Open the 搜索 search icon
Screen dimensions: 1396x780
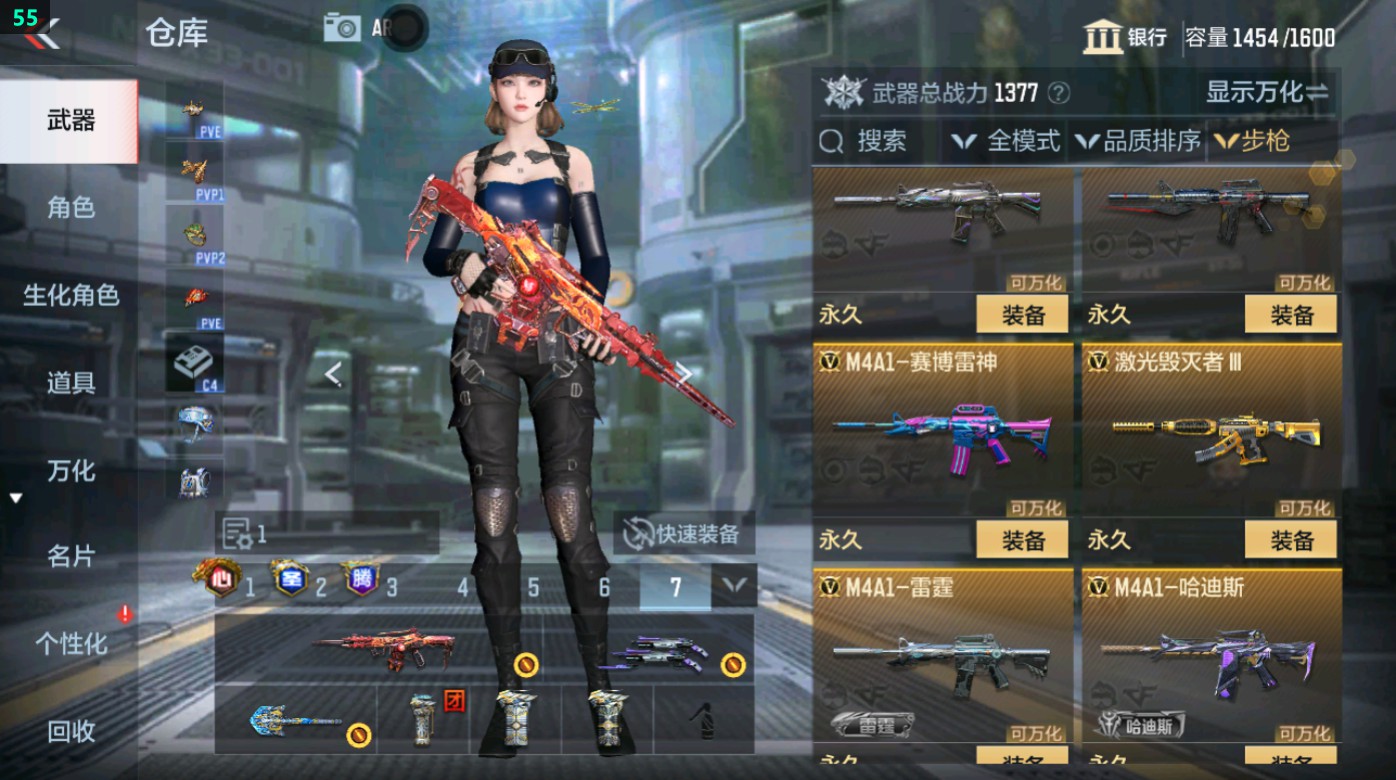(831, 141)
